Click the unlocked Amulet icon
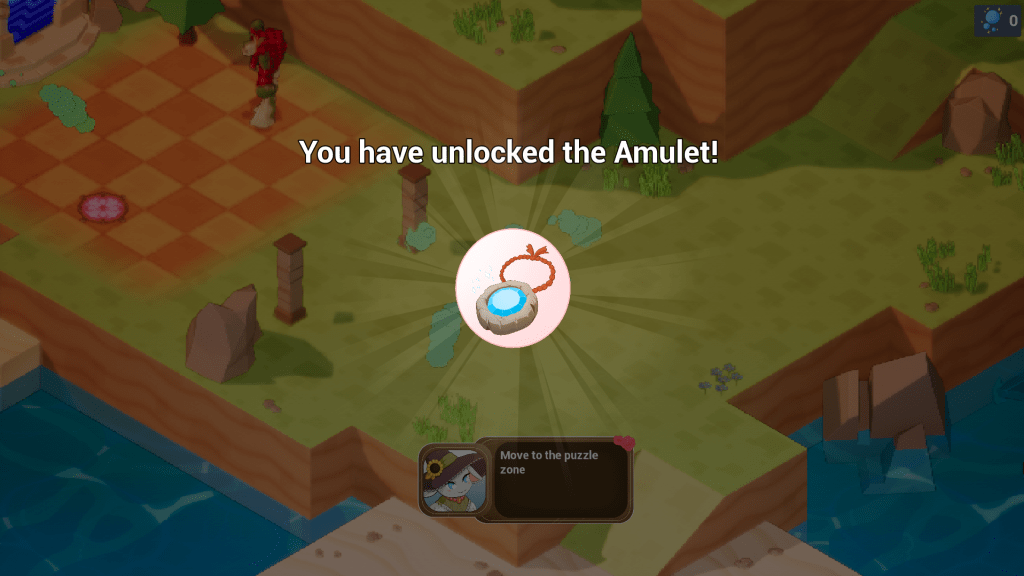The height and width of the screenshot is (576, 1024). 512,292
